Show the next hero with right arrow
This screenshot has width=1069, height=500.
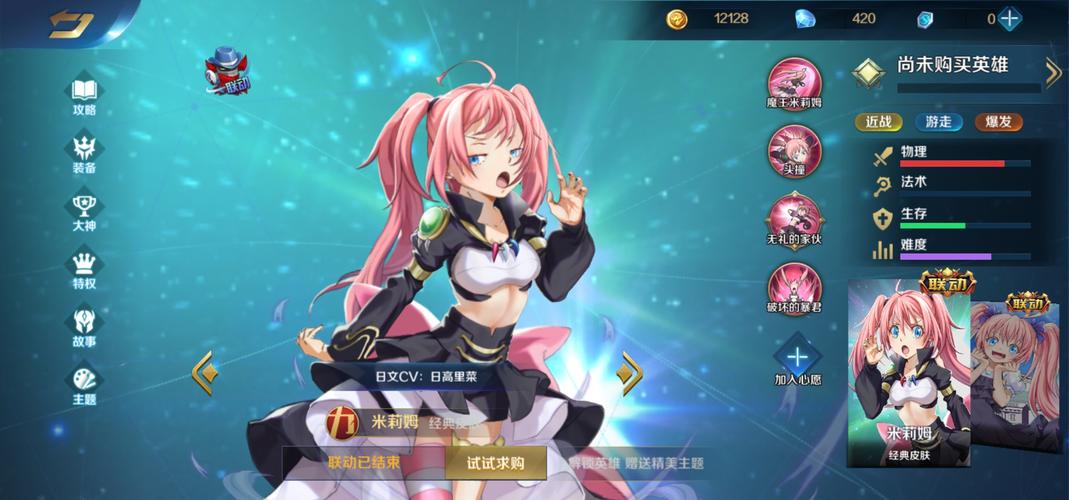(x=629, y=373)
